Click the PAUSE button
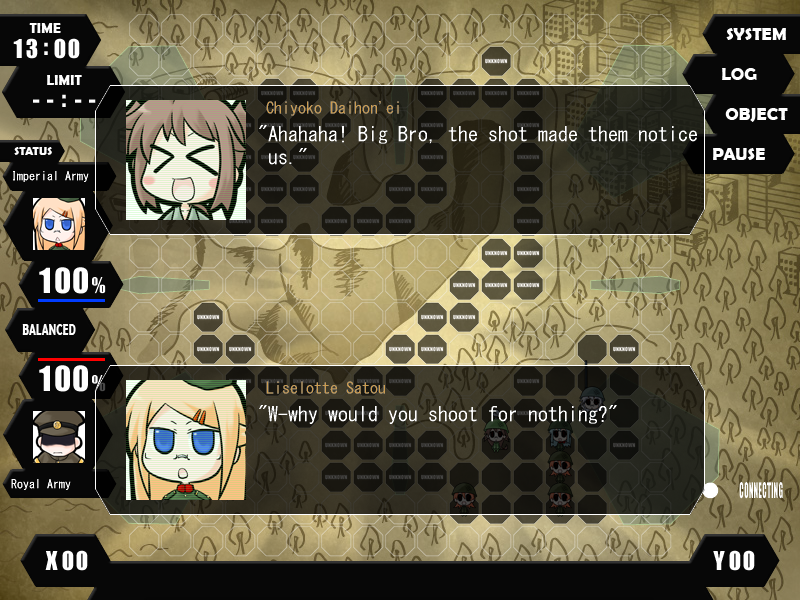 (739, 154)
